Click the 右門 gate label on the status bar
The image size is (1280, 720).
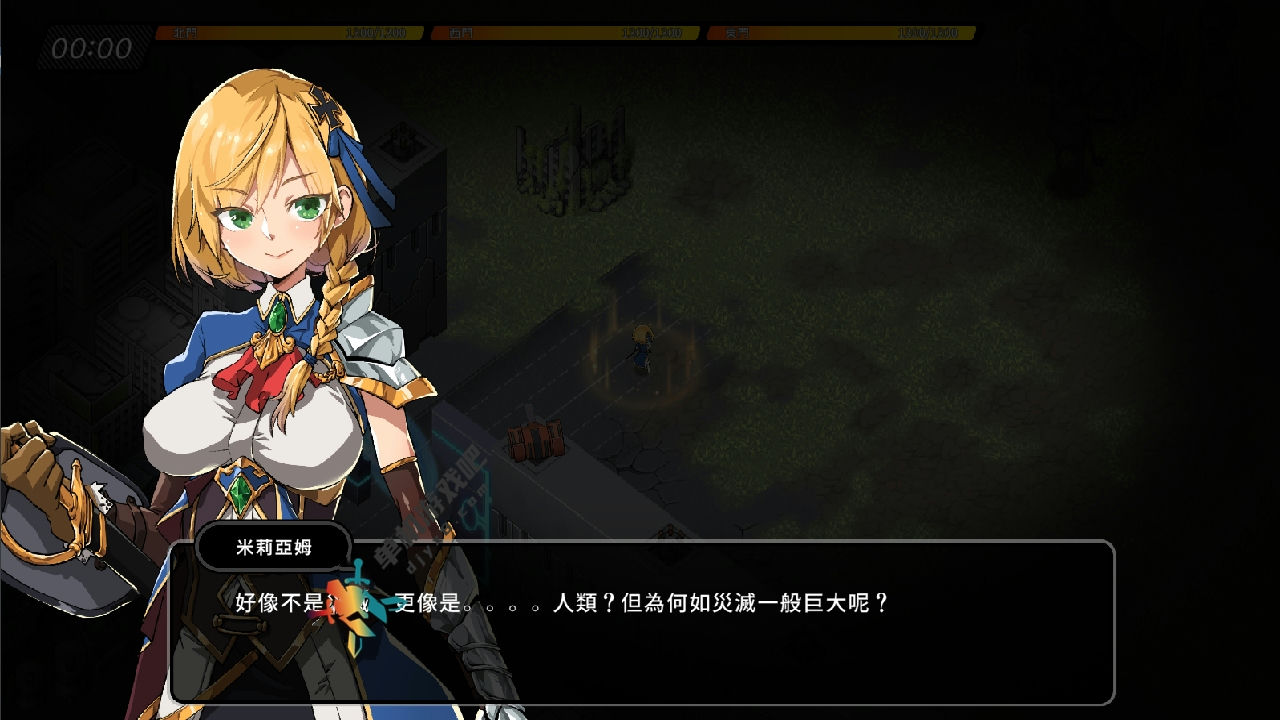tap(460, 31)
